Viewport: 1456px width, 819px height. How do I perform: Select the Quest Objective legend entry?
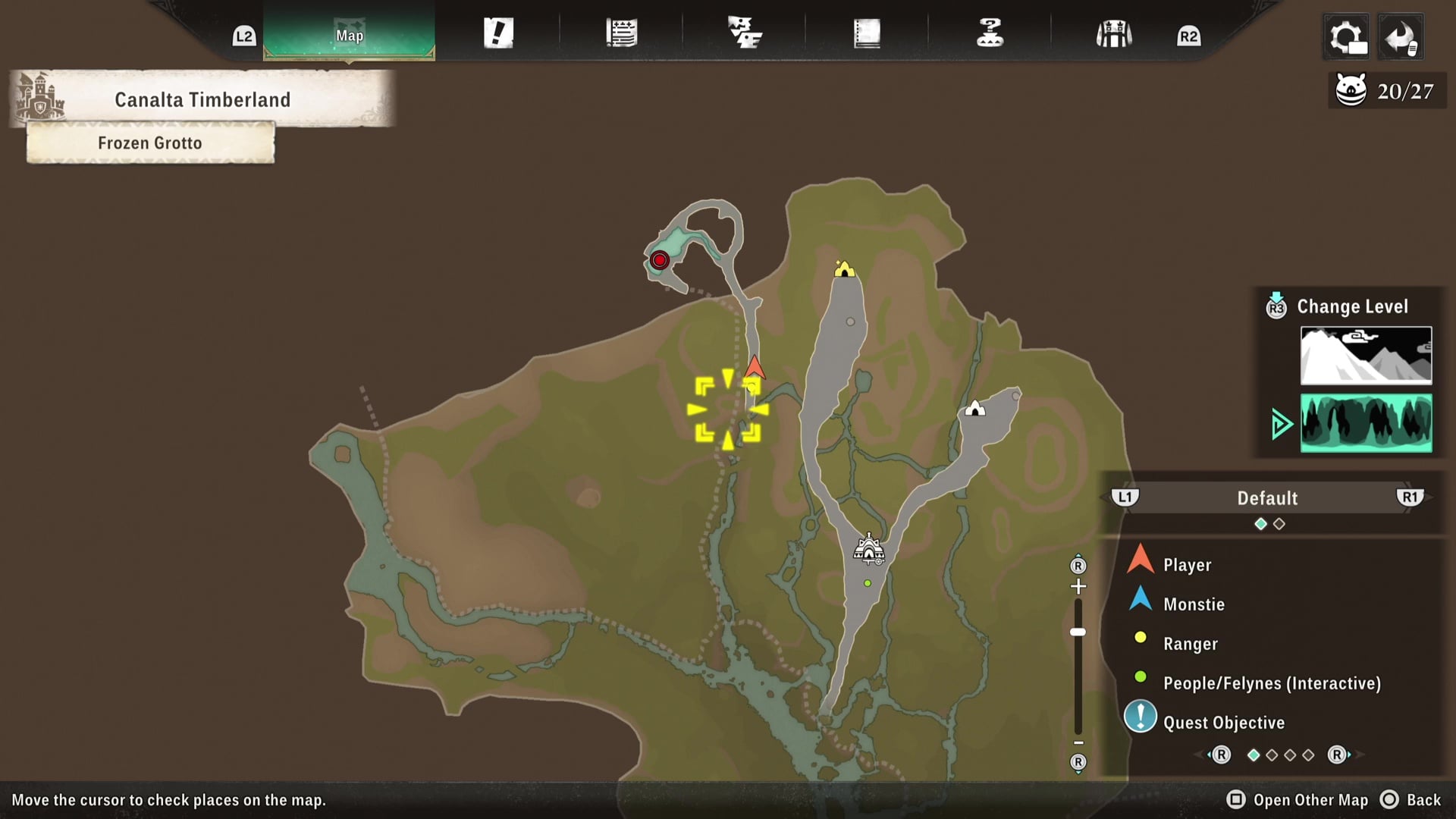[1223, 723]
